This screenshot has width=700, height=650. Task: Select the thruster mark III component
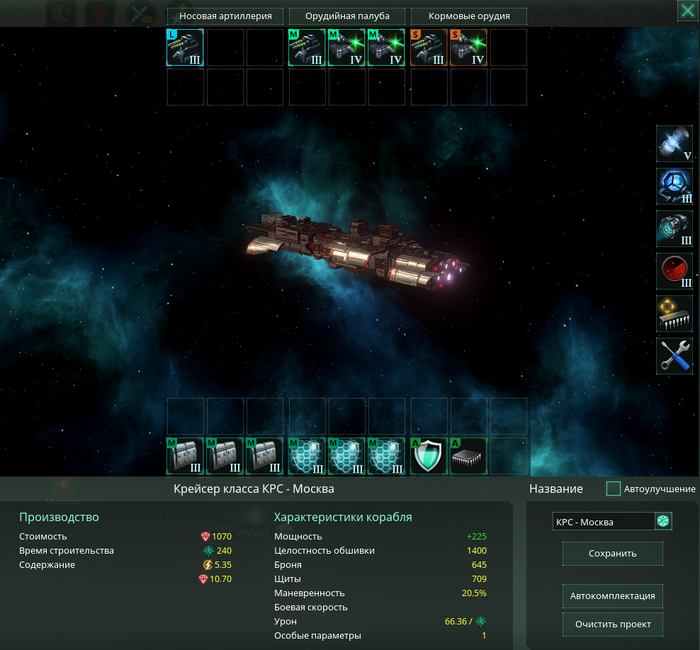pos(674,229)
